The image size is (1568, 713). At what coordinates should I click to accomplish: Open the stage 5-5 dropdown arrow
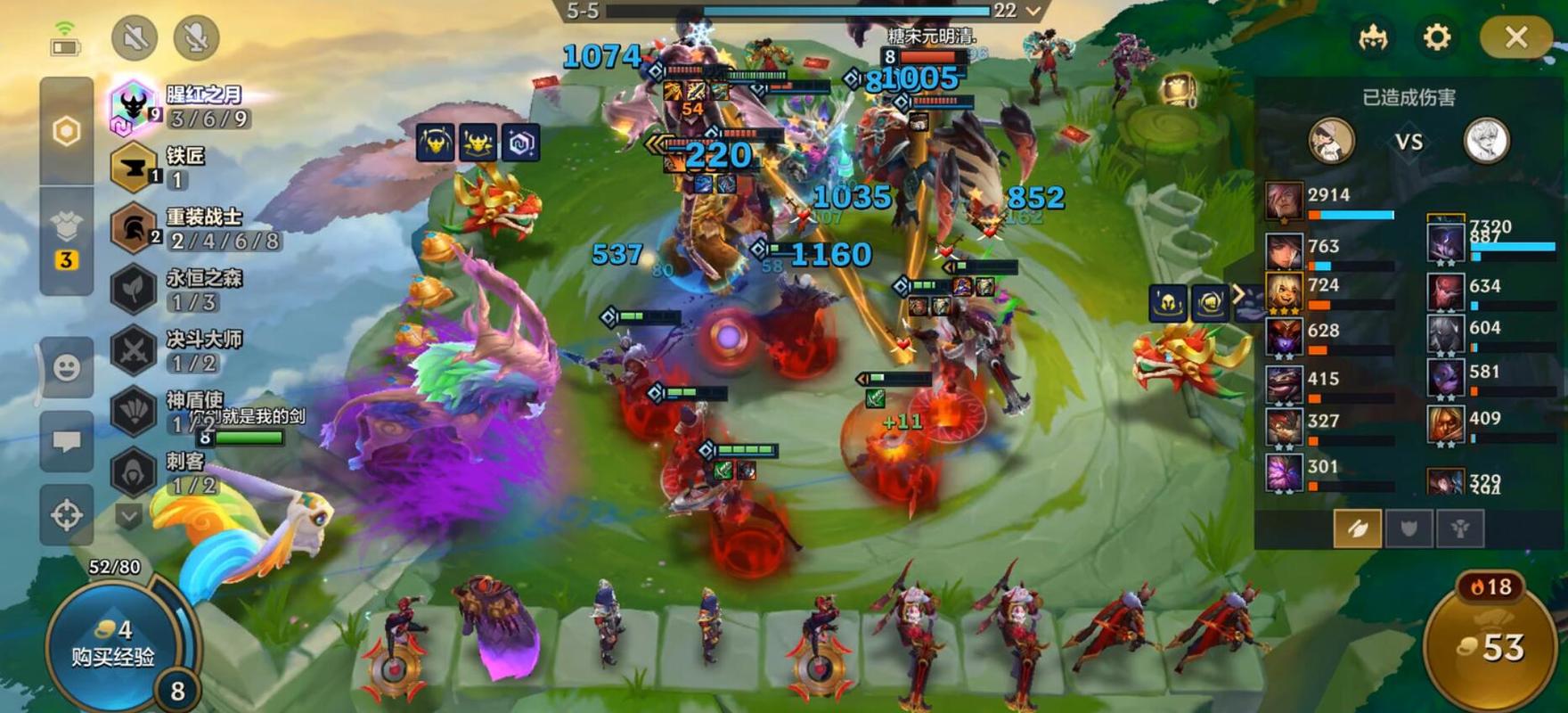pyautogui.click(x=1033, y=11)
